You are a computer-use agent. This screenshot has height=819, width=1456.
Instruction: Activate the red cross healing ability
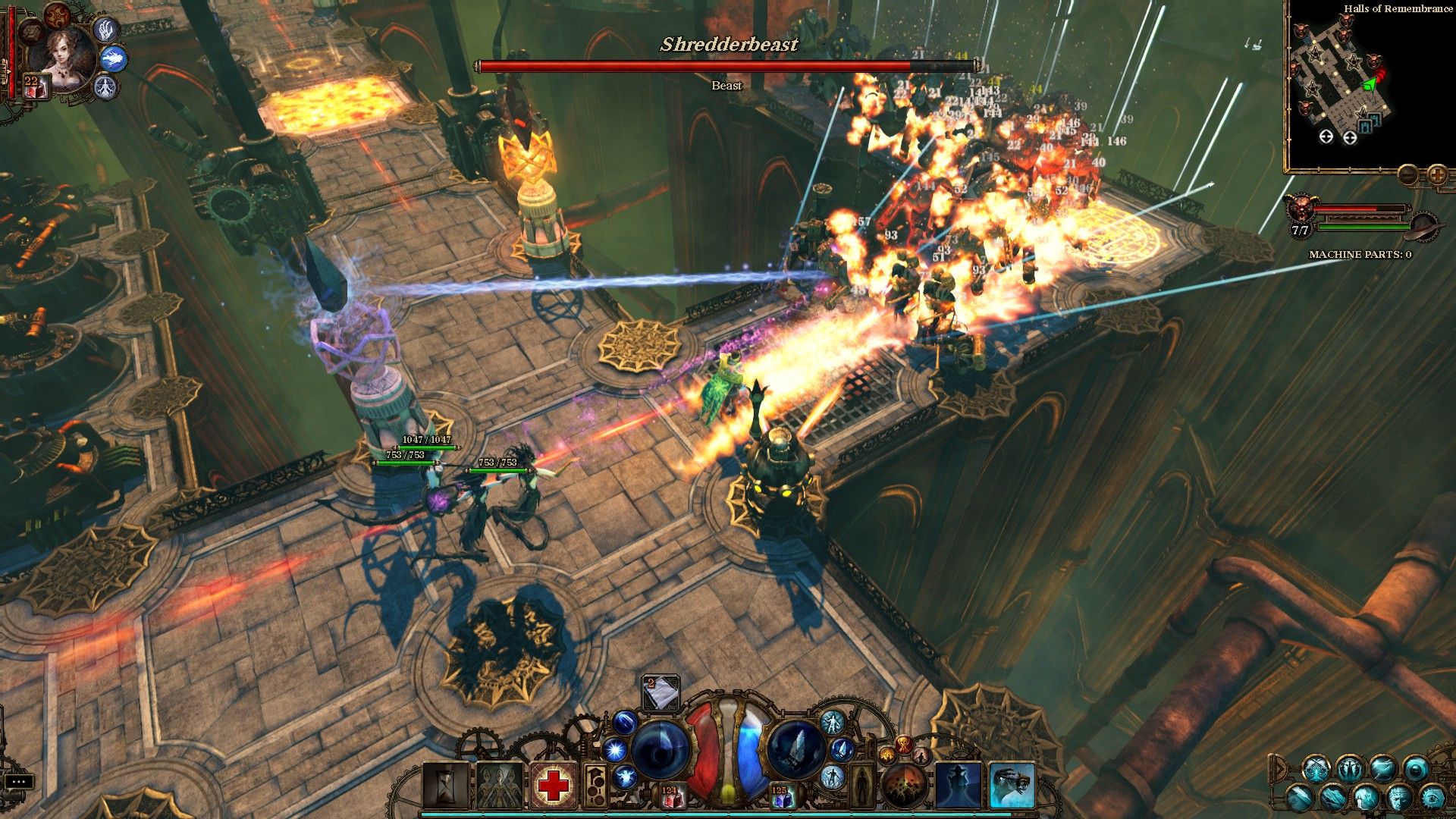(x=553, y=785)
